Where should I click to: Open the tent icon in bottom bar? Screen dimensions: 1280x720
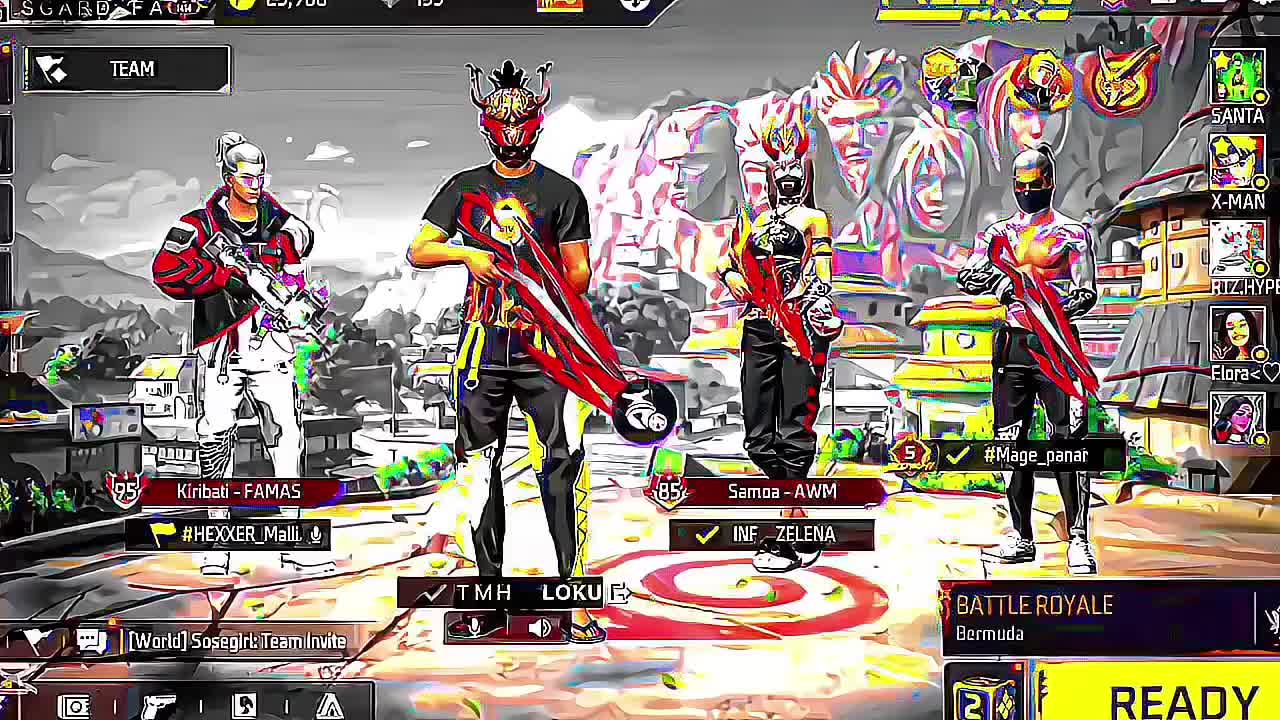pyautogui.click(x=329, y=706)
